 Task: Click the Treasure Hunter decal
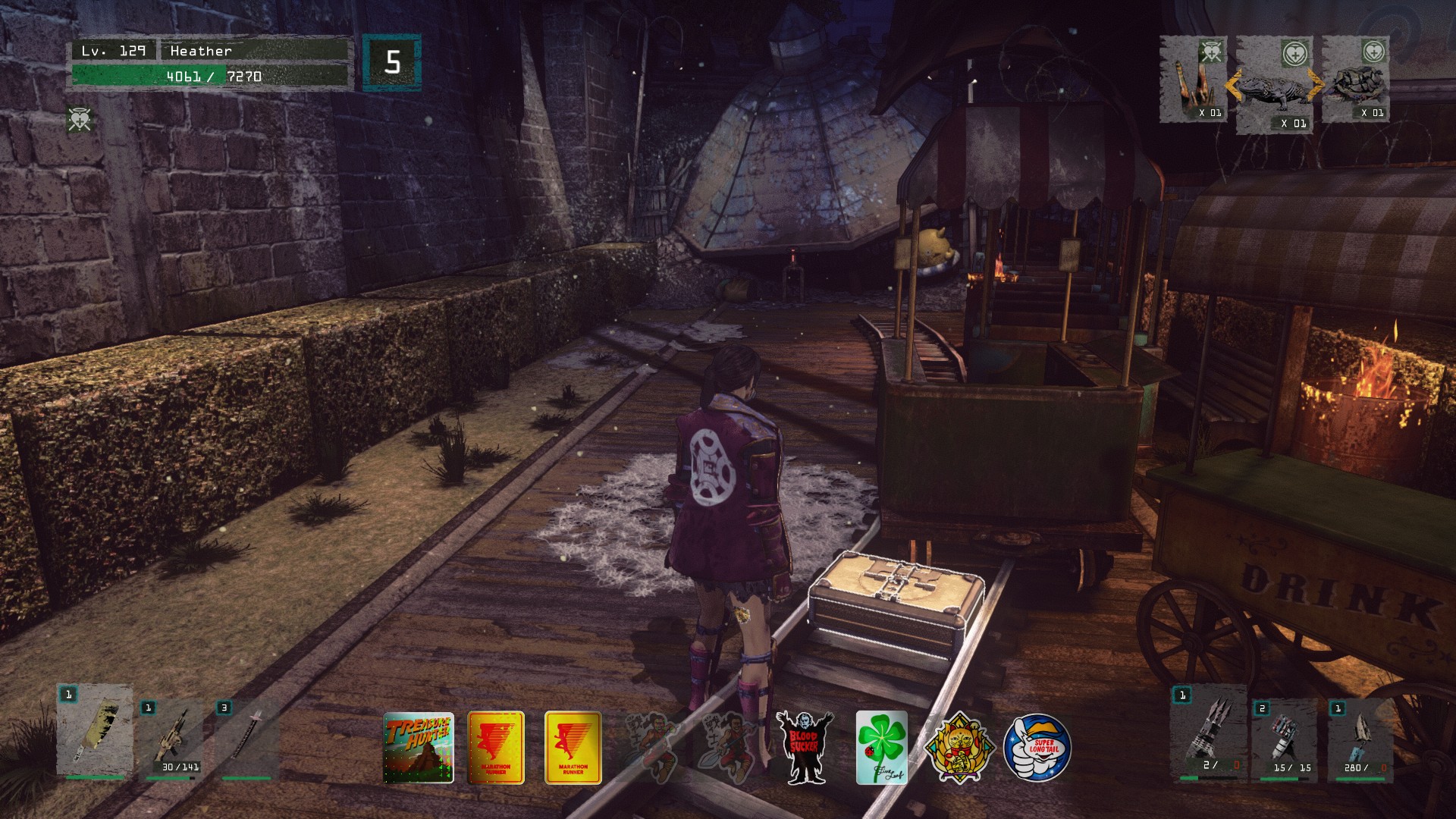(x=419, y=748)
